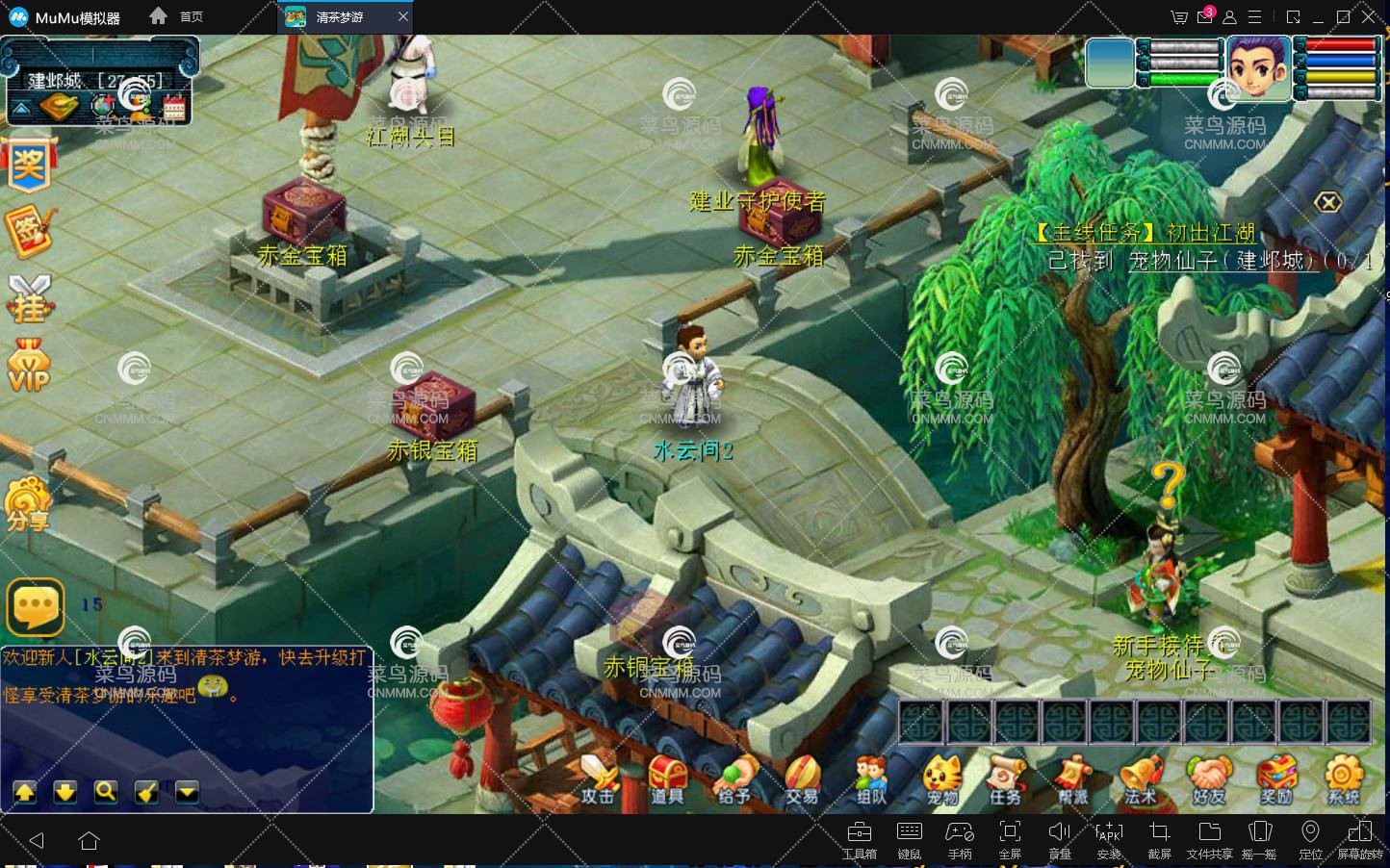The width and height of the screenshot is (1390, 868).
Task: Clear the chat with the broom button
Action: [x=146, y=792]
